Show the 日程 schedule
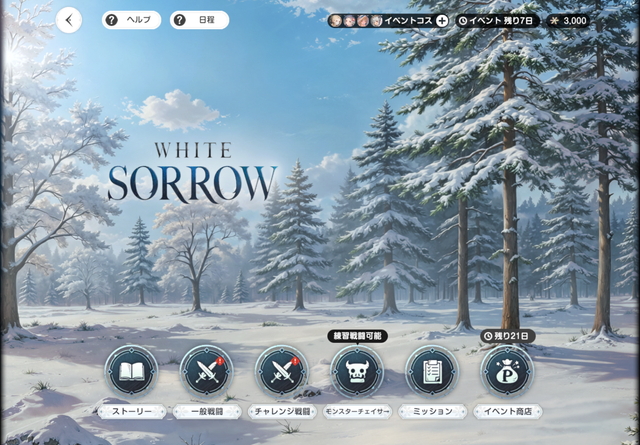 (199, 20)
